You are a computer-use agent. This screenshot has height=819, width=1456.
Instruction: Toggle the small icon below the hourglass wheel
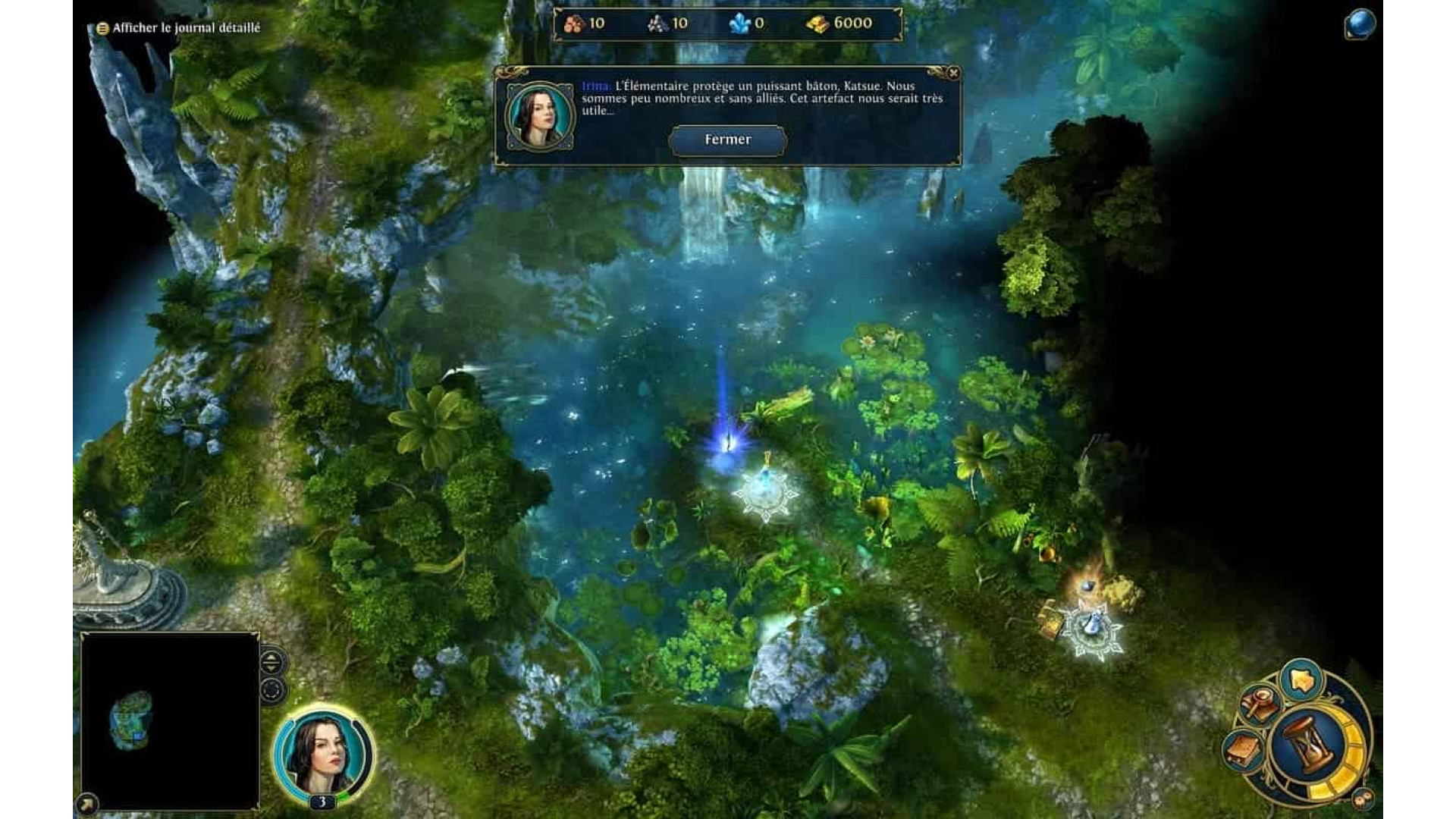pyautogui.click(x=1362, y=798)
